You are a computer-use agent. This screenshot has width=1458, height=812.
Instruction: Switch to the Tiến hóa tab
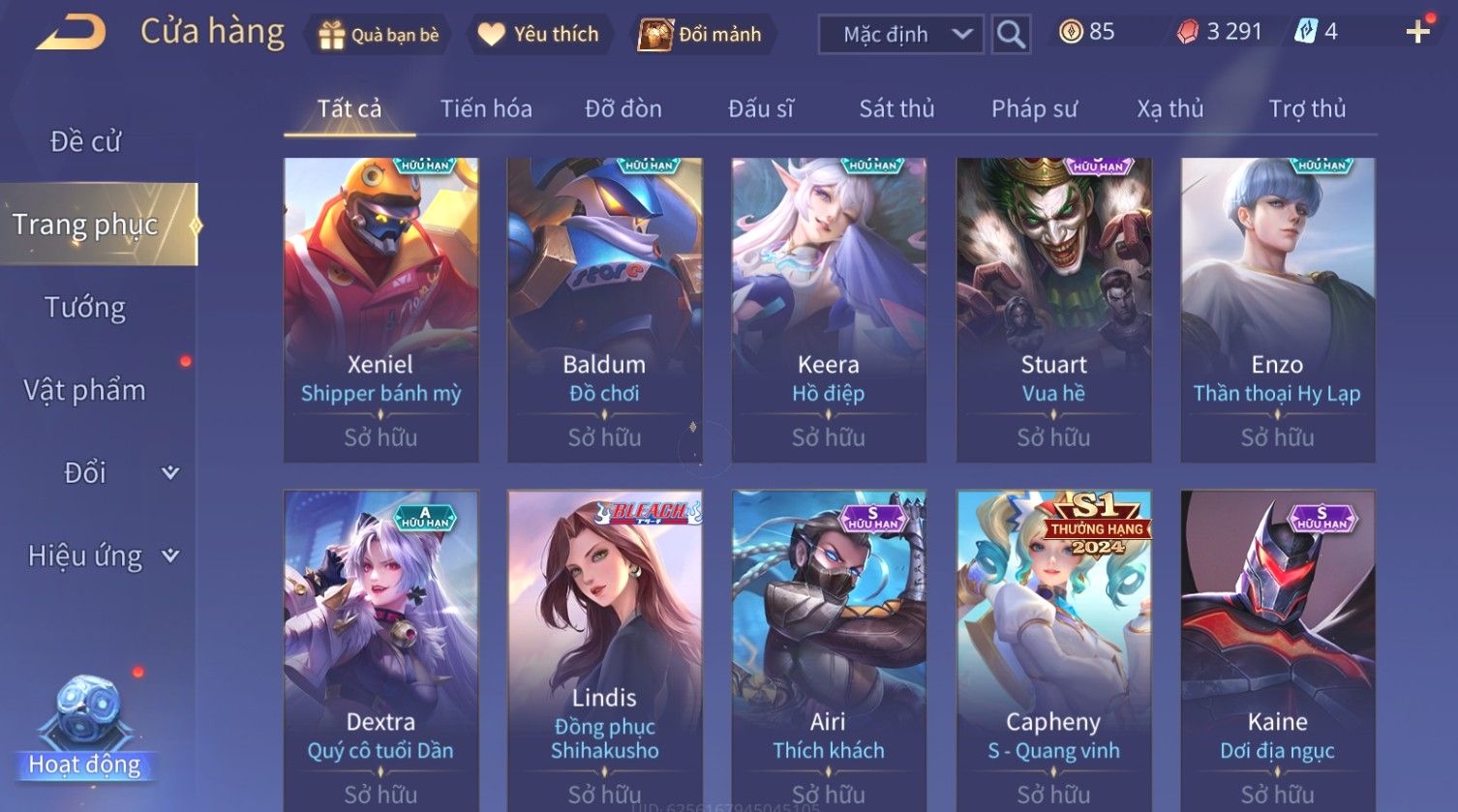coord(486,108)
